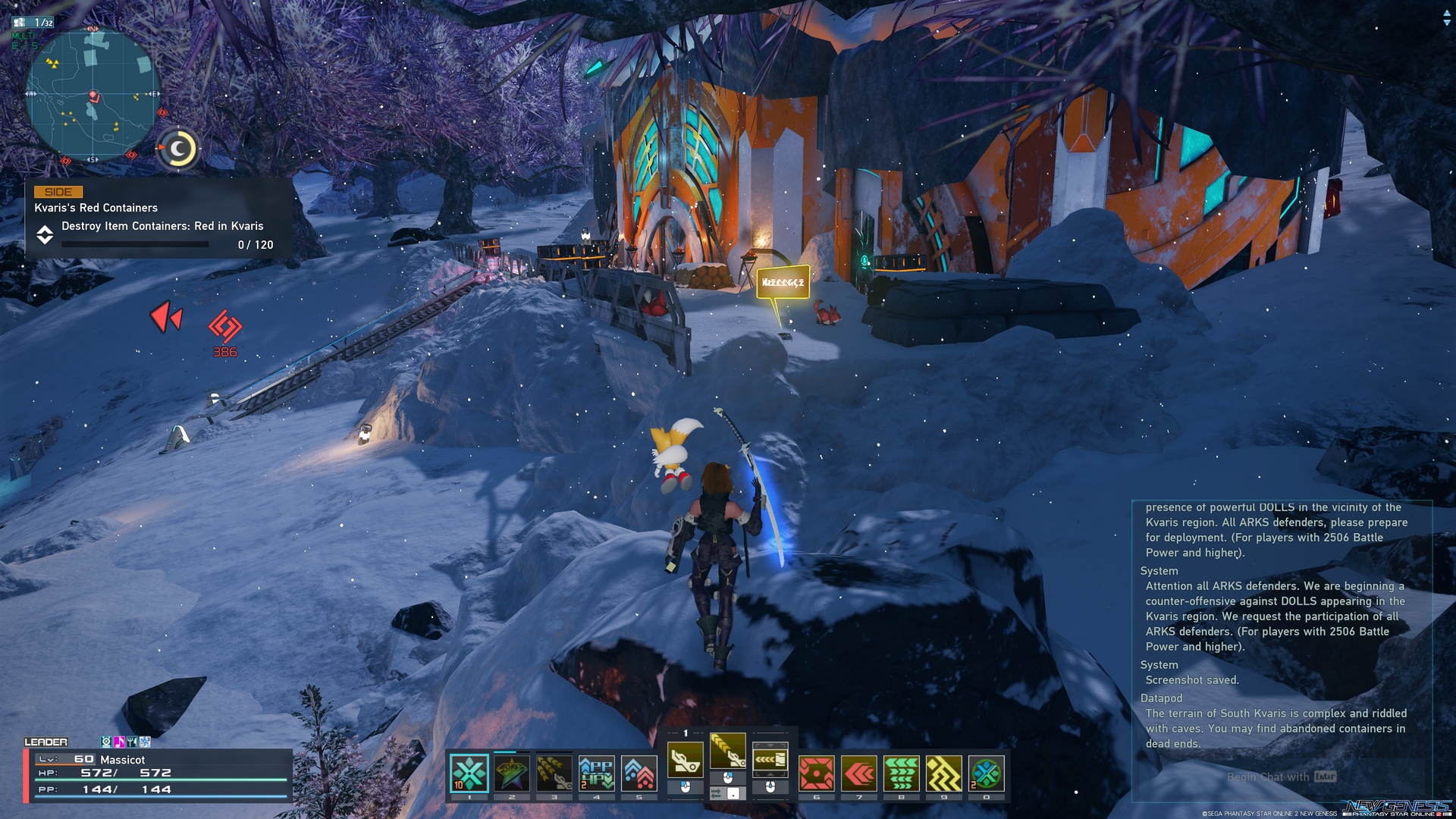Switch weapon palette with the swap arrows button
The height and width of the screenshot is (819, 1456).
point(716,793)
